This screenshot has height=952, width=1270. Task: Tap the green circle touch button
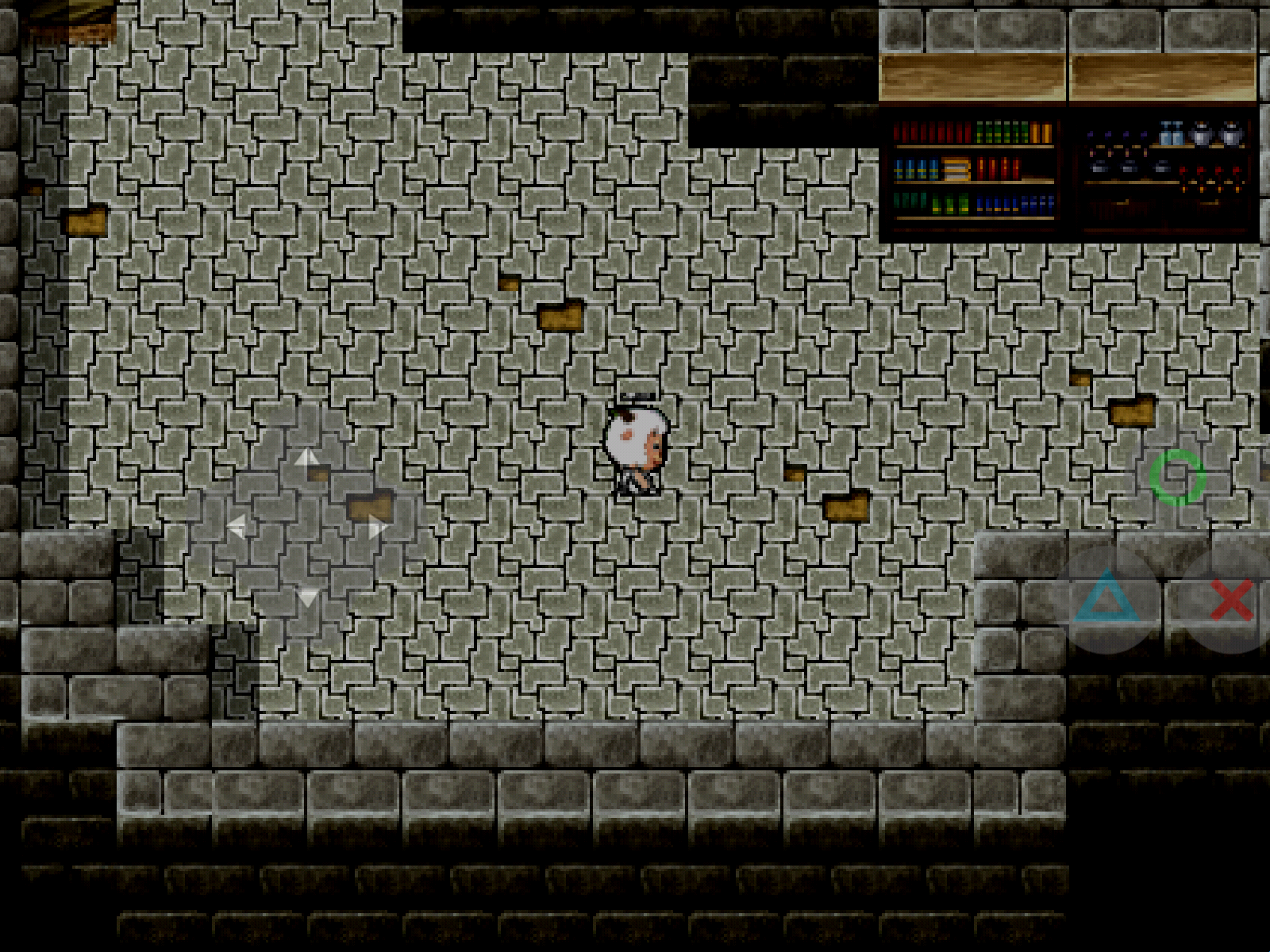(1178, 478)
